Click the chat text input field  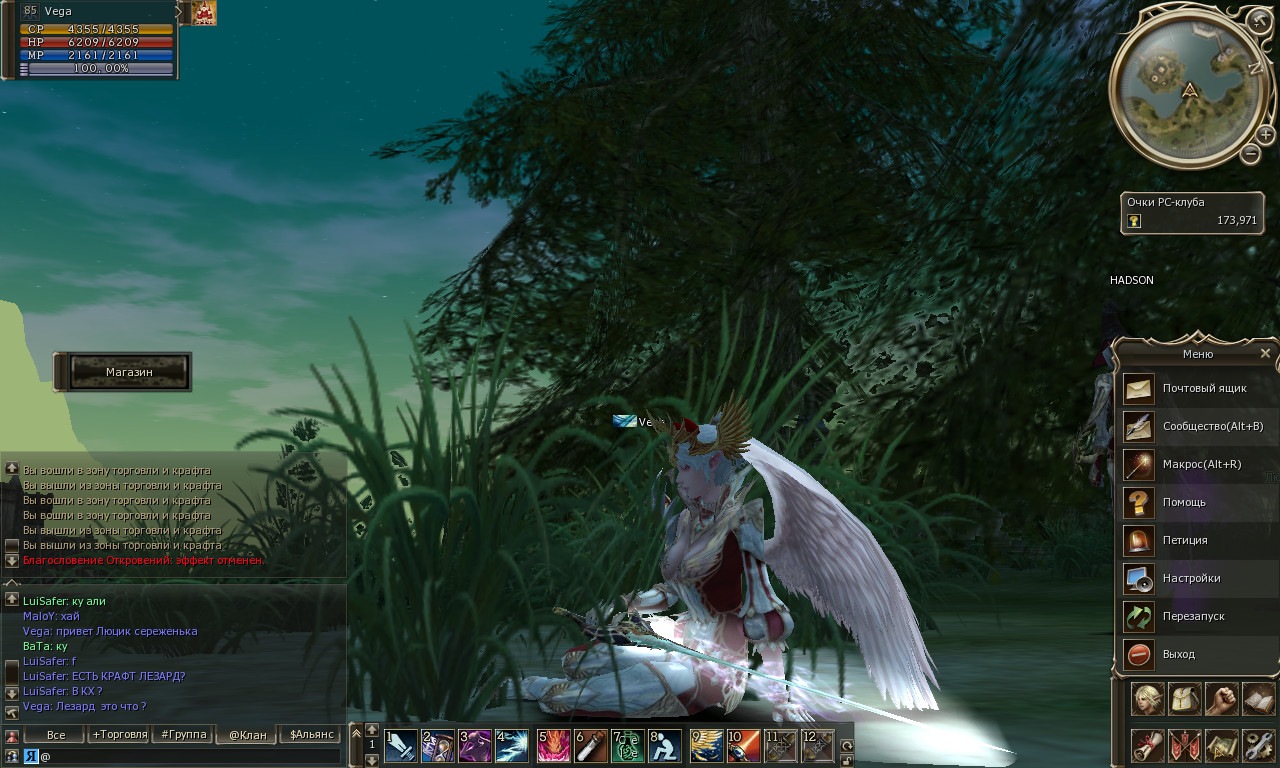coord(190,757)
